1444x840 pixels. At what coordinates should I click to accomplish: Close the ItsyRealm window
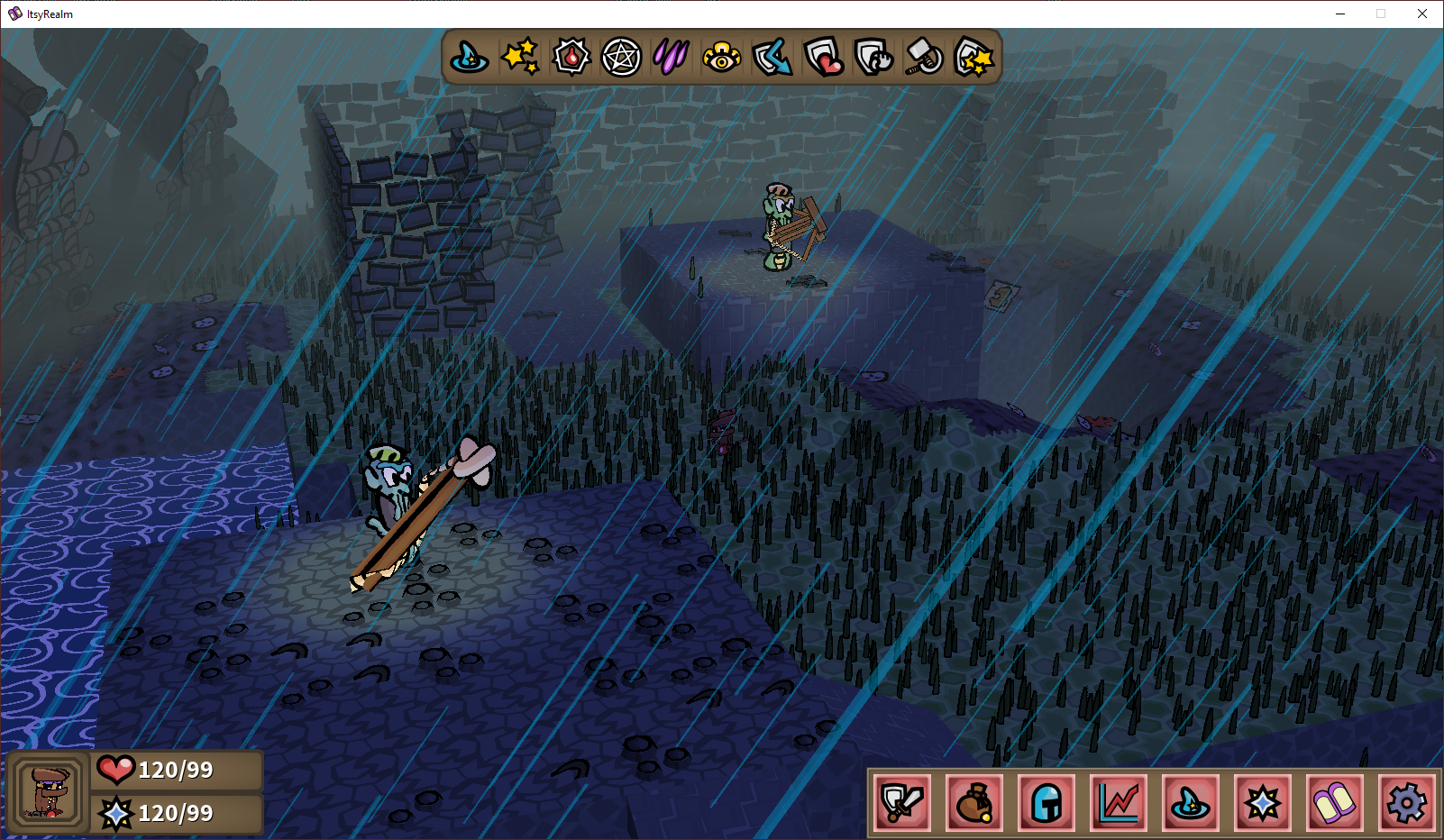pos(1422,14)
